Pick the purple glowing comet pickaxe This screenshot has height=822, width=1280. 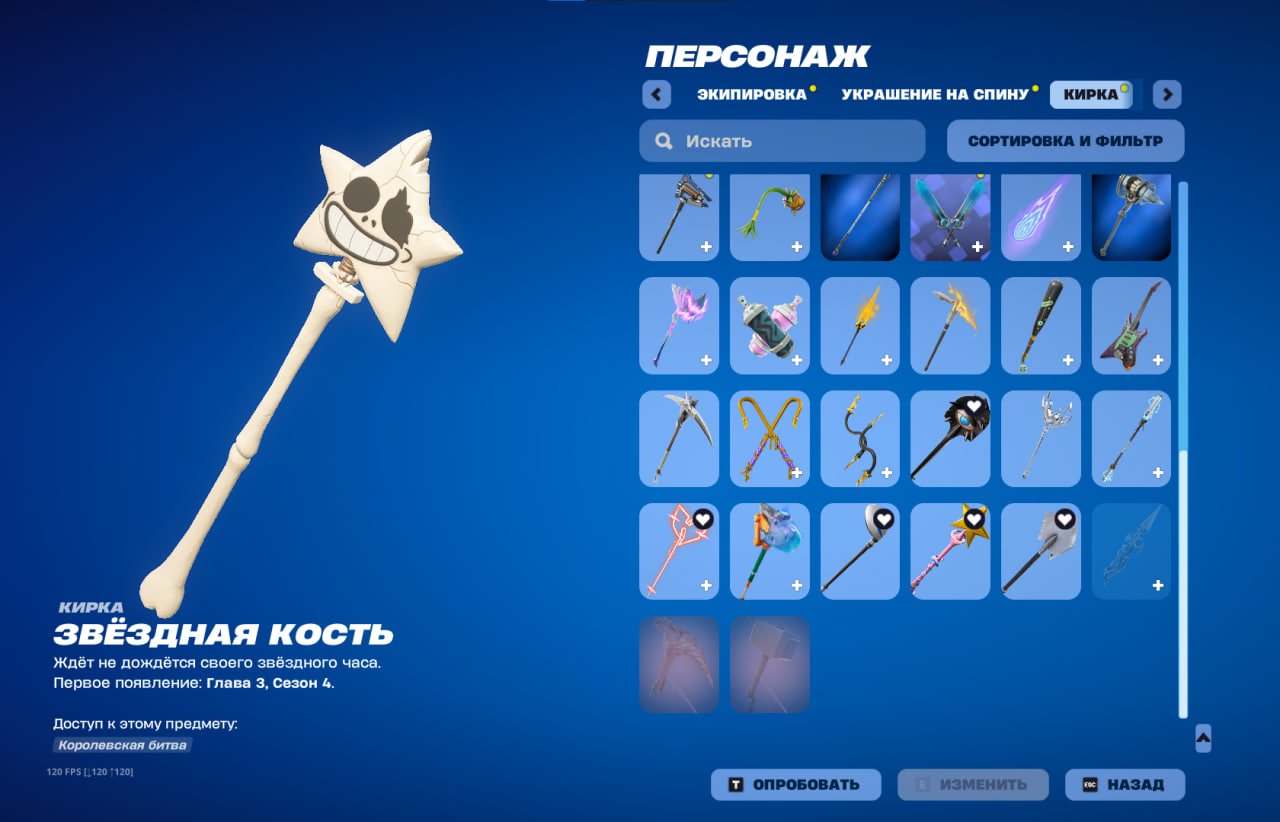click(1040, 215)
